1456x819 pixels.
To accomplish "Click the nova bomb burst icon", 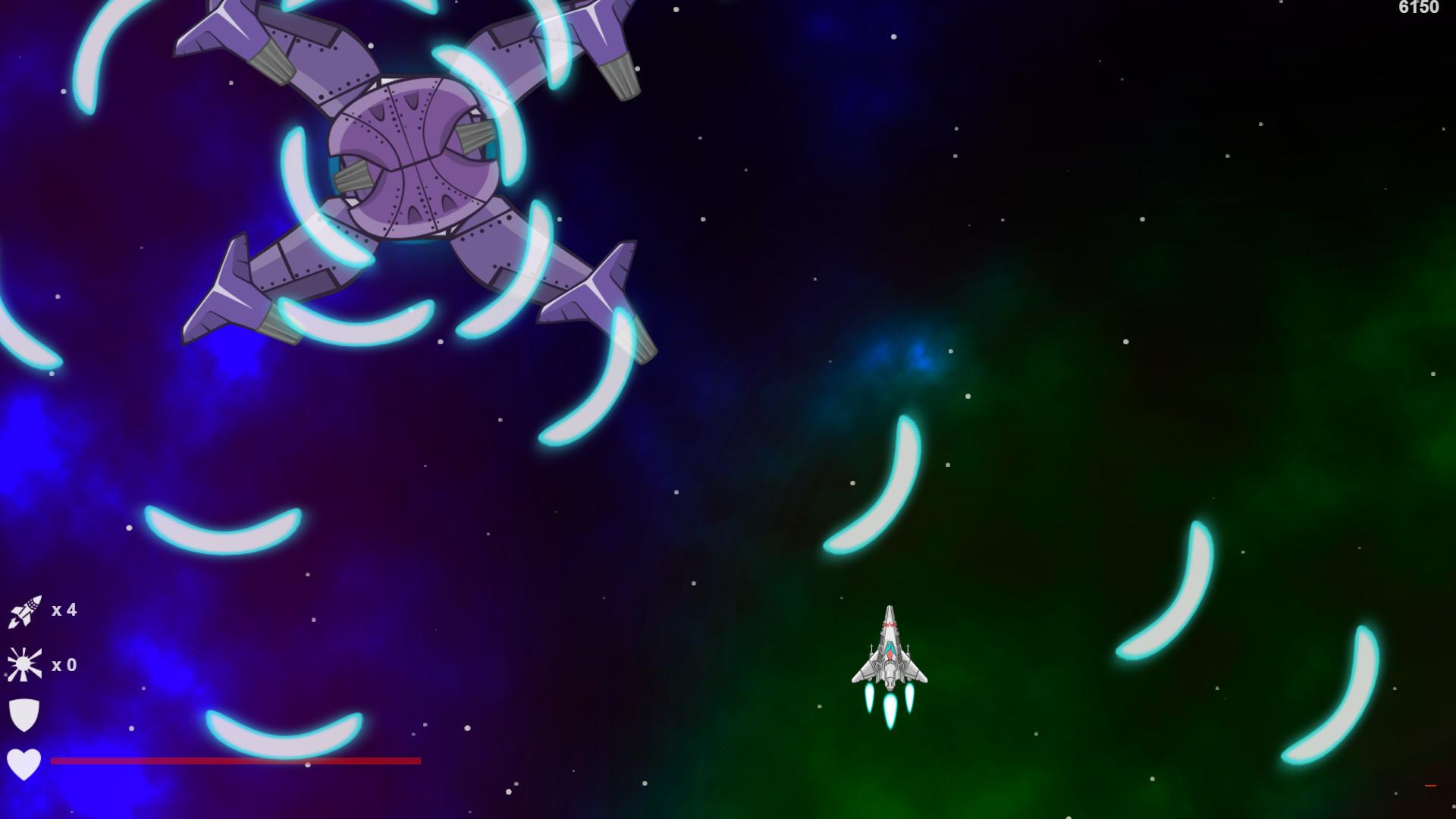I will coord(23,662).
